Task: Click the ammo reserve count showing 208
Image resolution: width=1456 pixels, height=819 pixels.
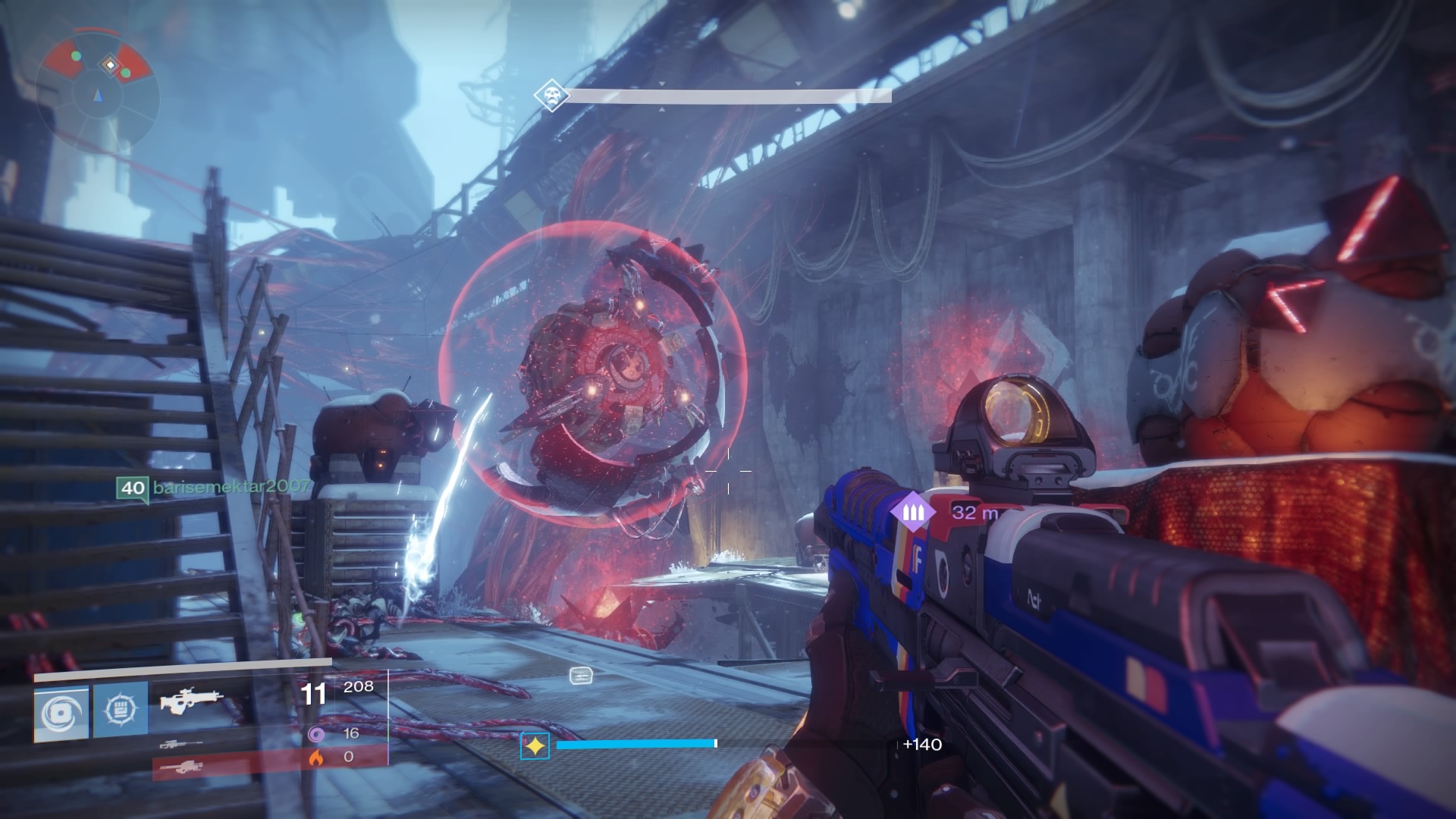Action: pos(359,687)
